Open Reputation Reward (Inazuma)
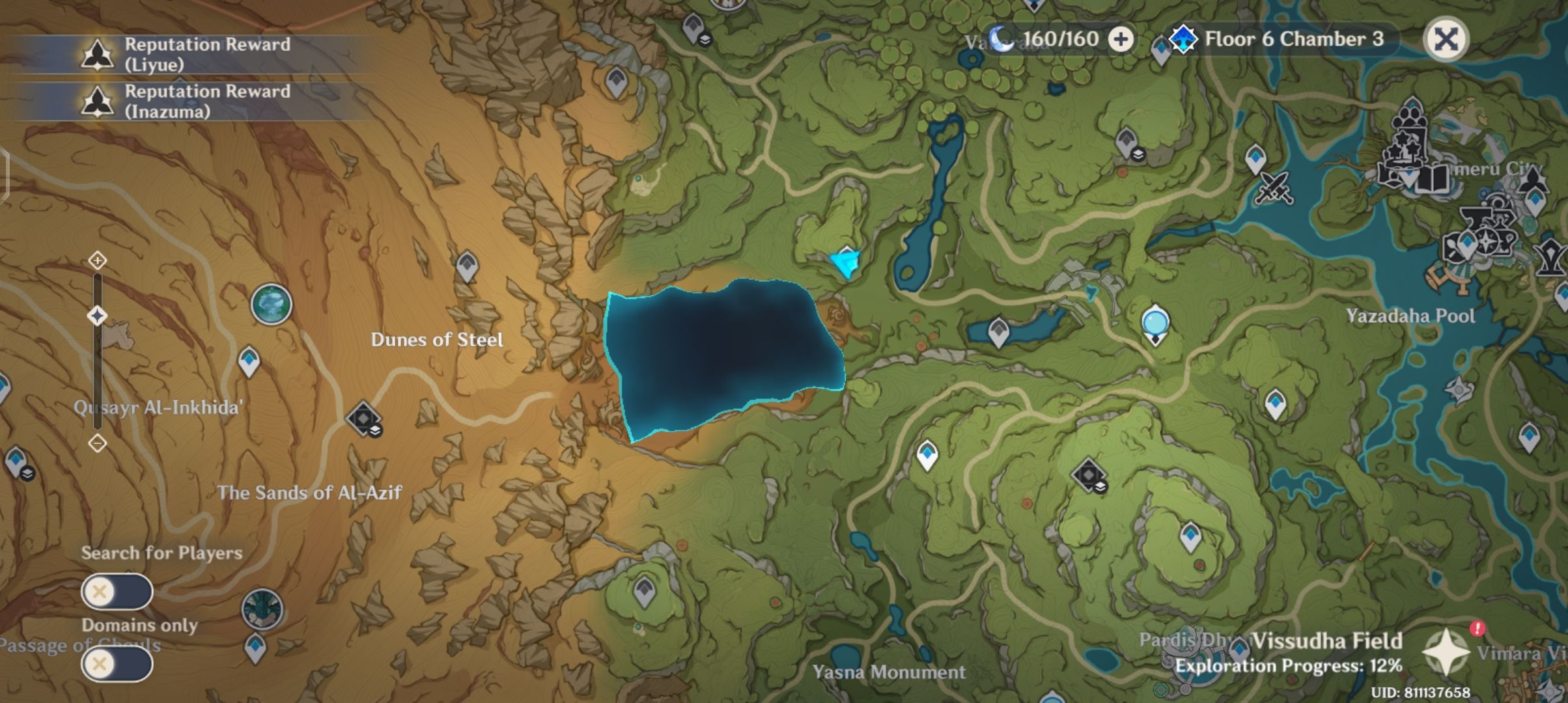 [195, 103]
